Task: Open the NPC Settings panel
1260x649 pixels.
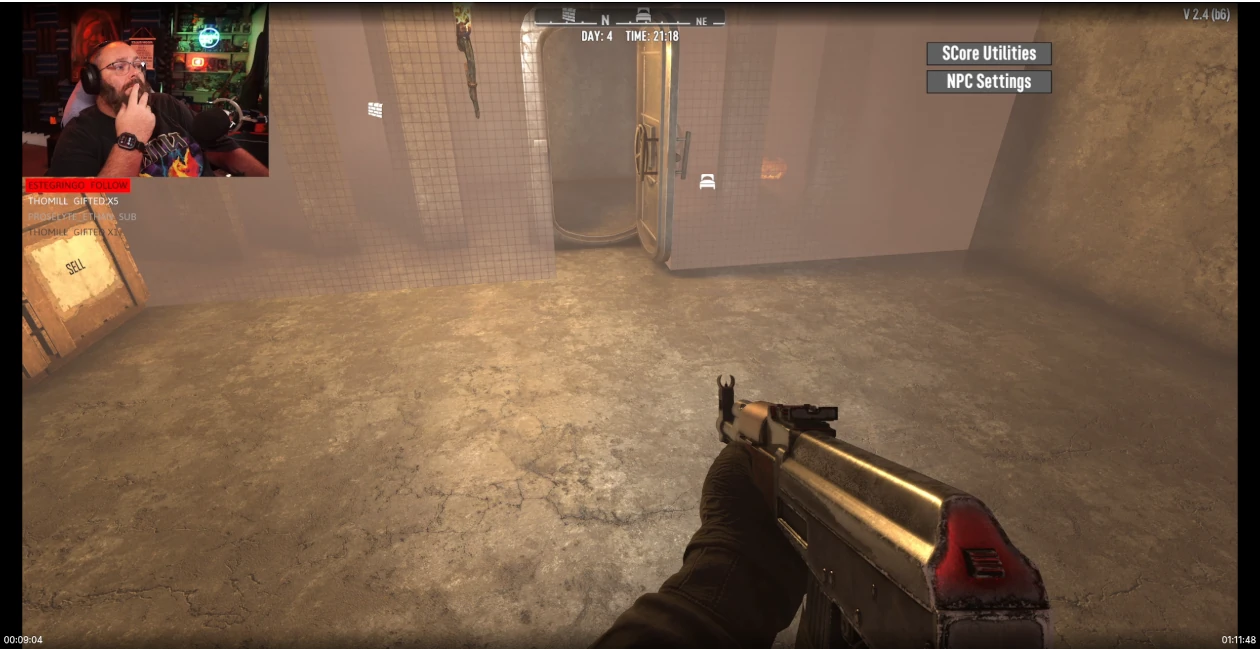Action: [x=988, y=82]
